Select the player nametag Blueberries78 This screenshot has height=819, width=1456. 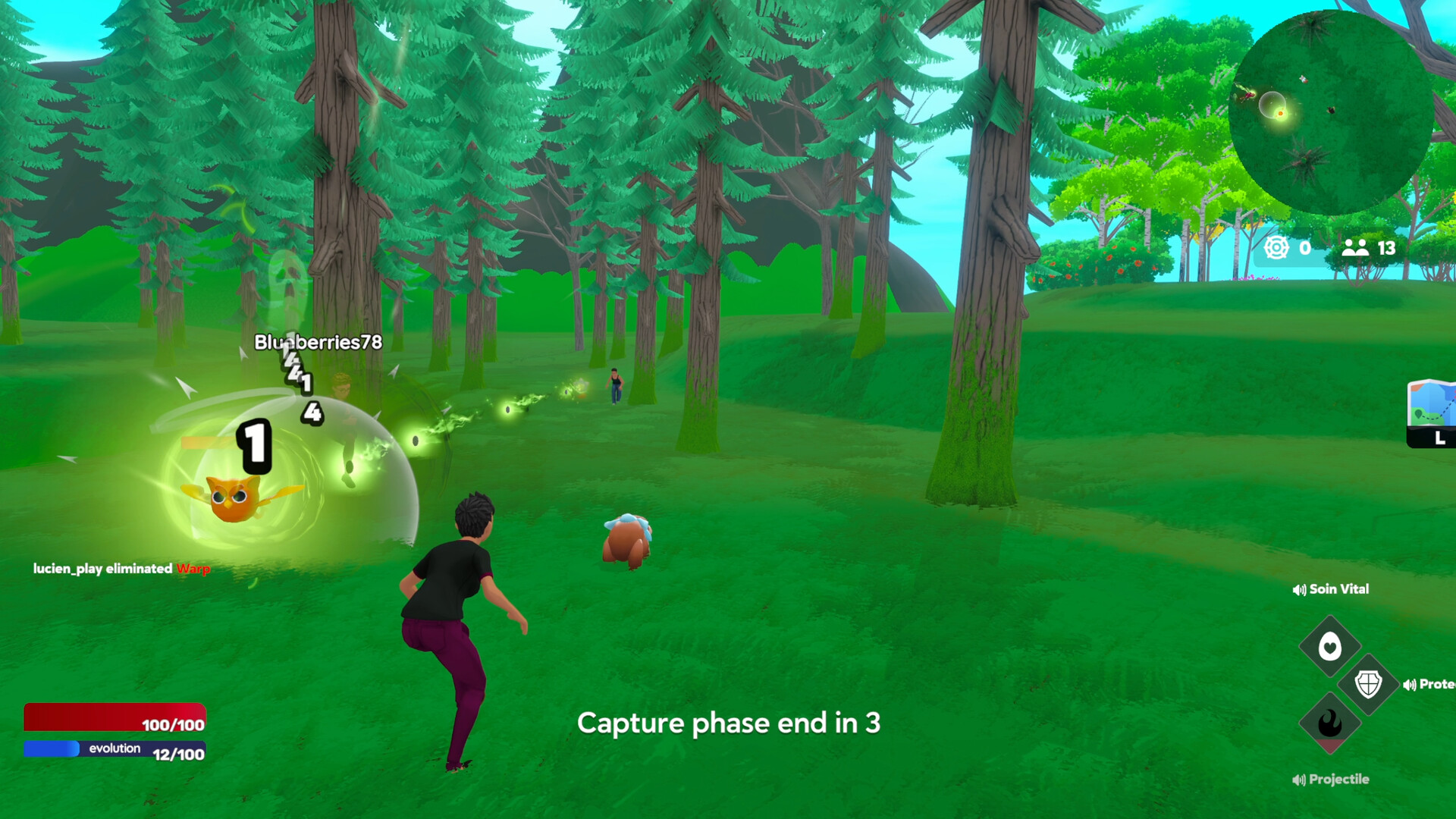pyautogui.click(x=318, y=343)
